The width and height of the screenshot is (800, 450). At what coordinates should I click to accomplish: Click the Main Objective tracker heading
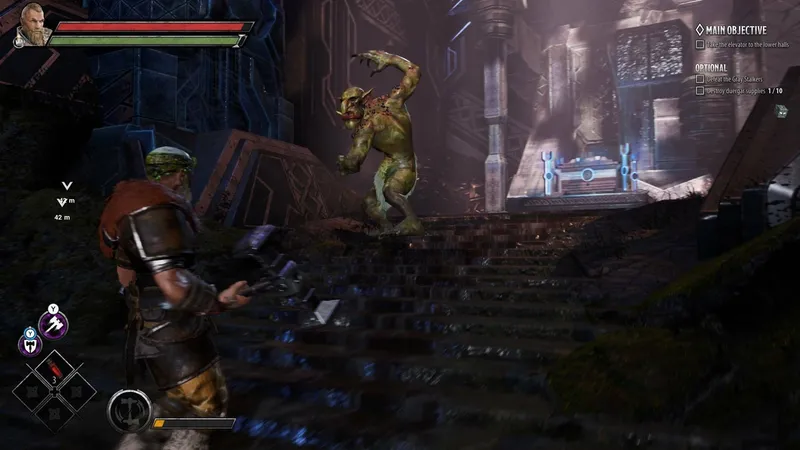[736, 30]
